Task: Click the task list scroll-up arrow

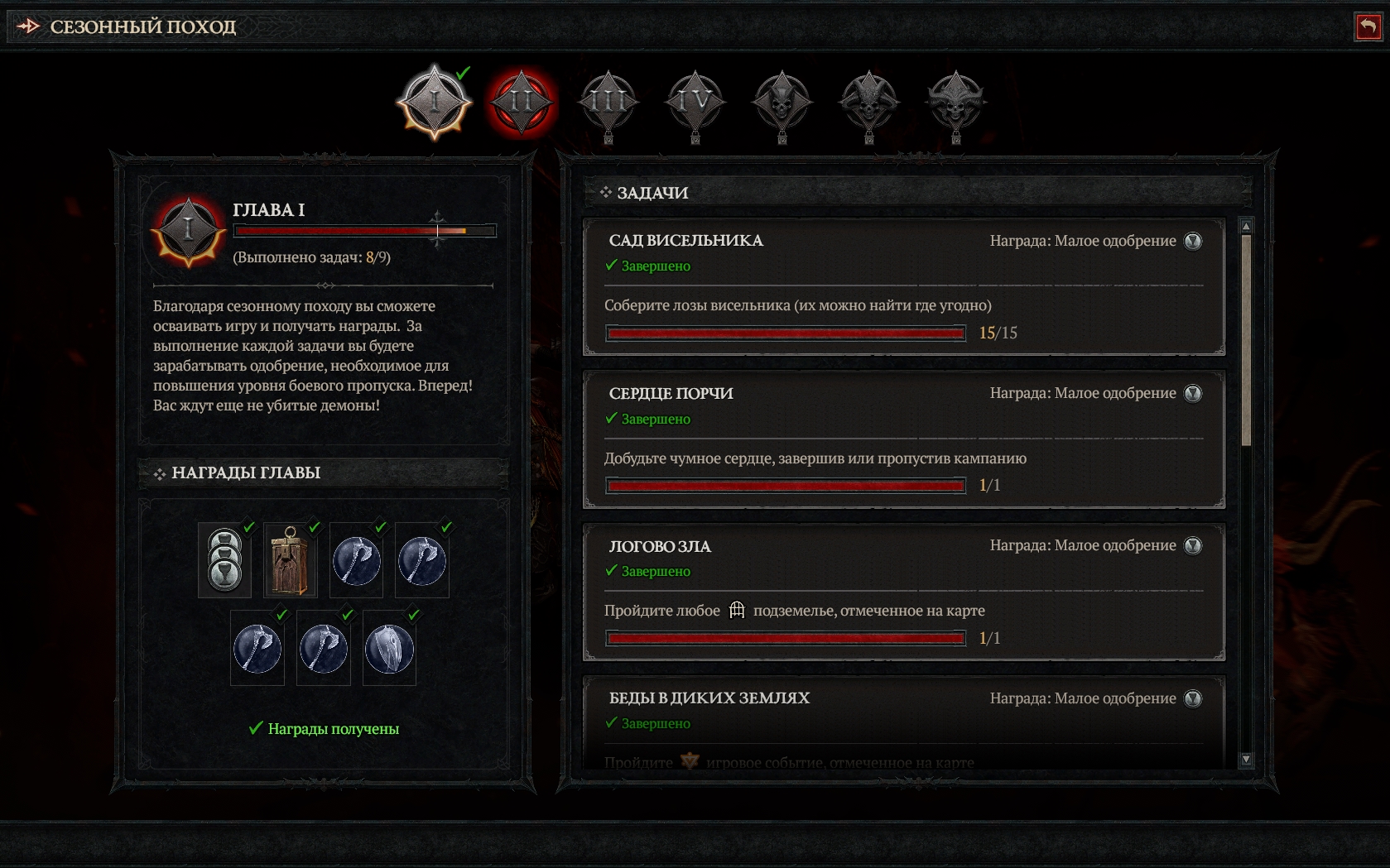Action: [1246, 226]
